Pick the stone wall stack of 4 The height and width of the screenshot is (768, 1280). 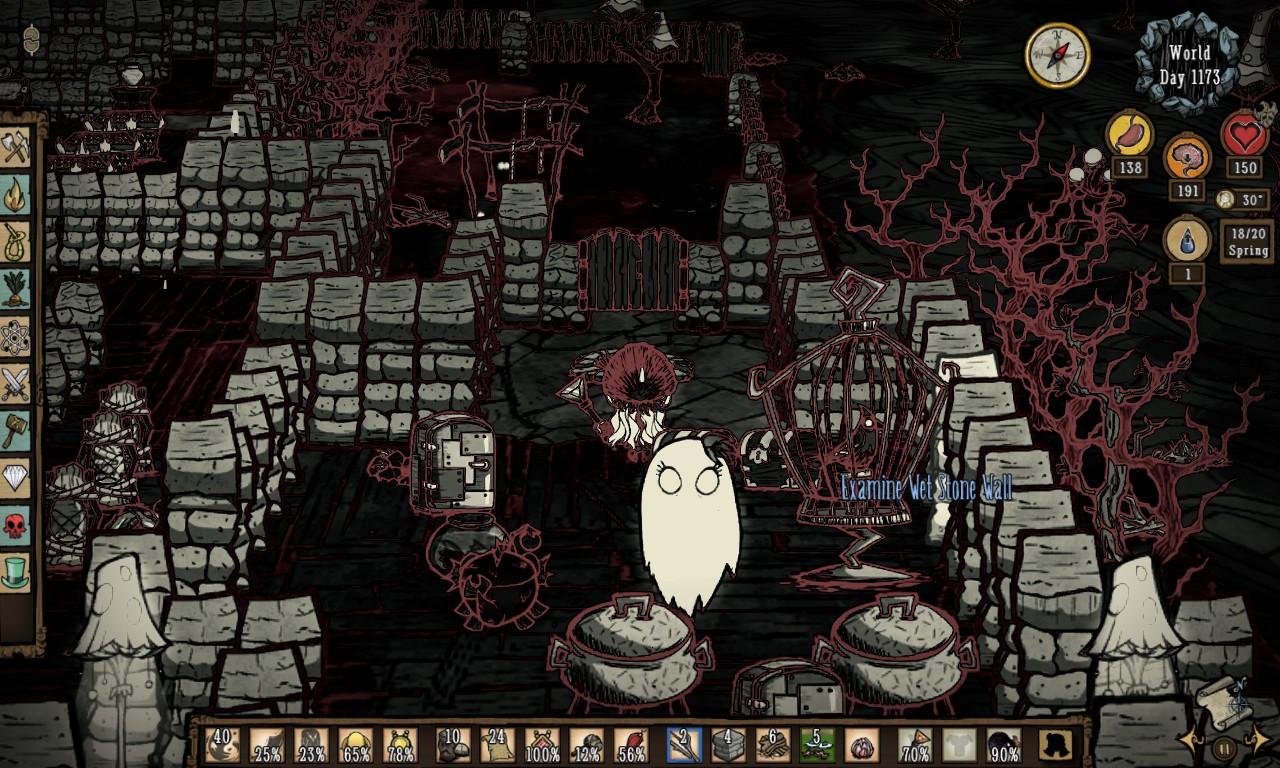click(x=728, y=746)
